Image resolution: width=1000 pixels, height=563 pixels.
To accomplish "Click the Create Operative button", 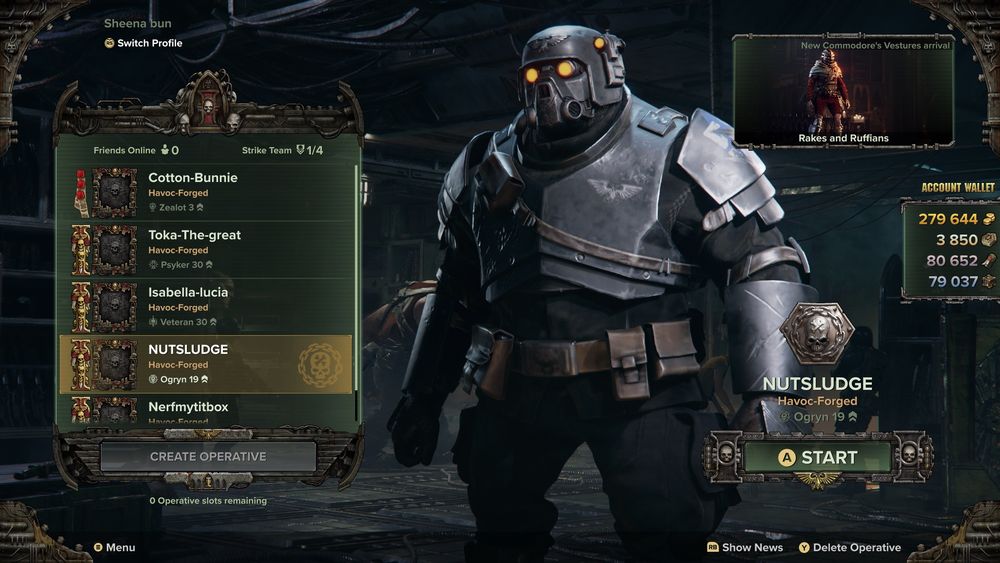I will point(208,457).
